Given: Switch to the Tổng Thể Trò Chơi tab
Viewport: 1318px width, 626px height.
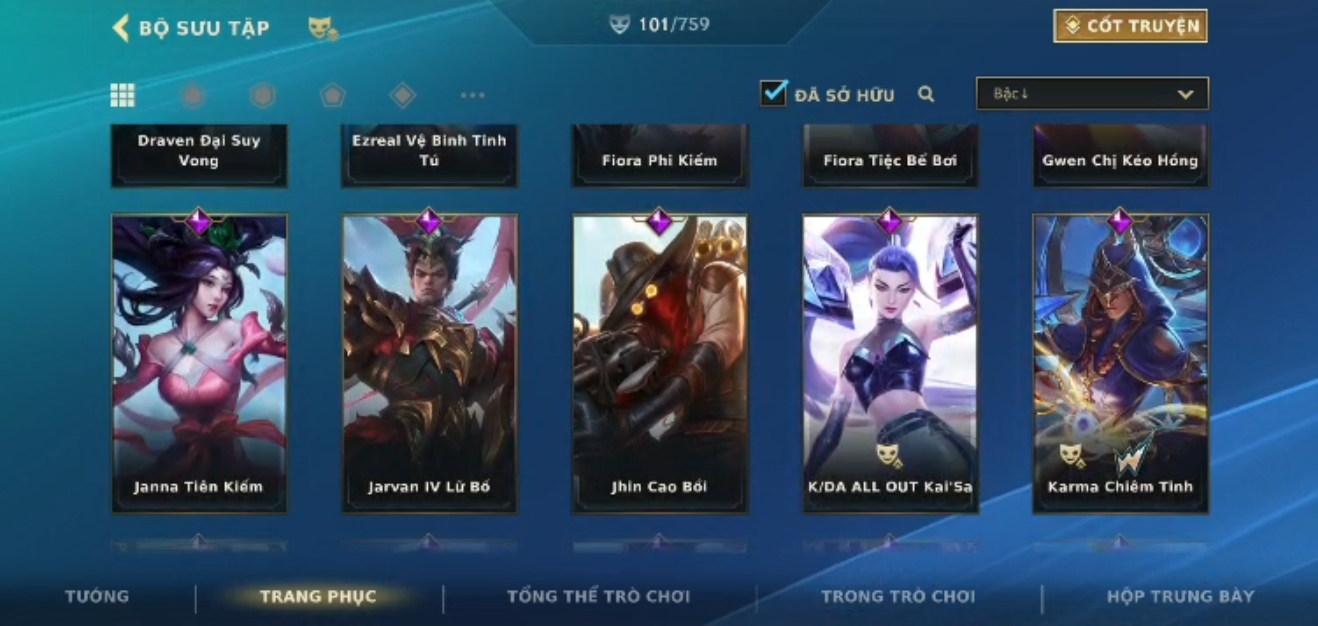Looking at the screenshot, I should (598, 597).
